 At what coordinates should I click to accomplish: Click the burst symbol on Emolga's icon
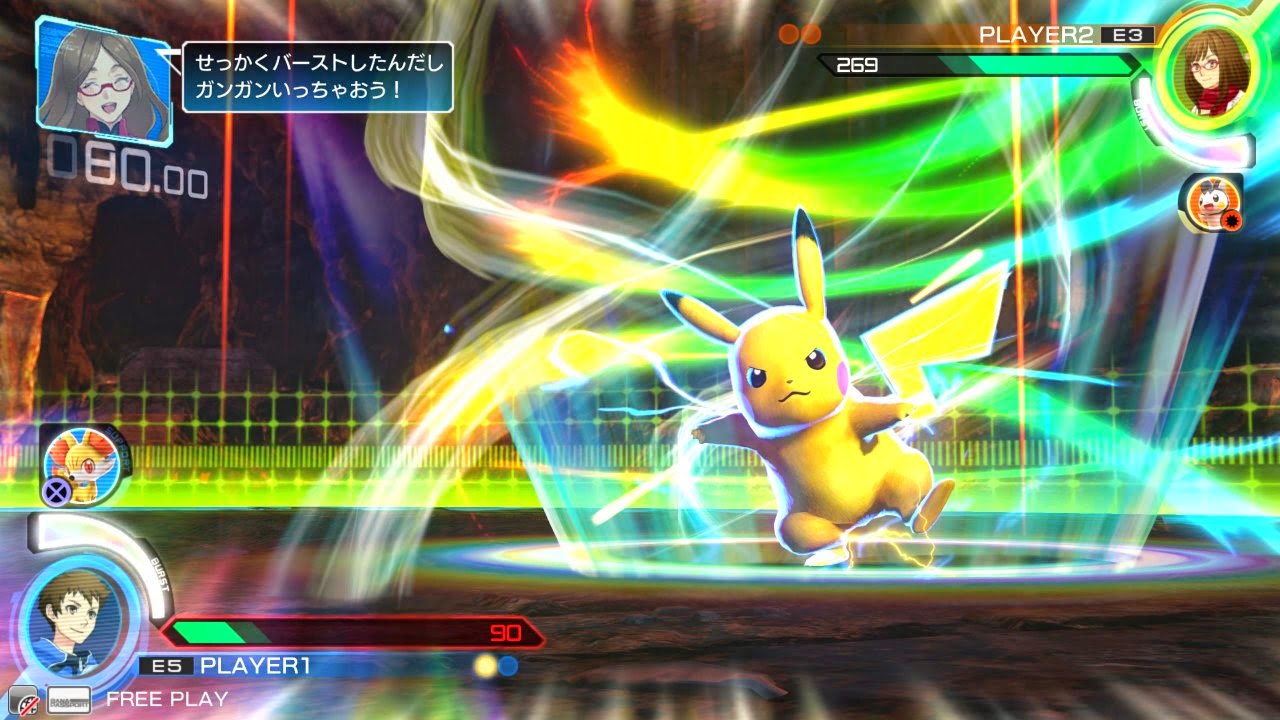[x=1230, y=218]
